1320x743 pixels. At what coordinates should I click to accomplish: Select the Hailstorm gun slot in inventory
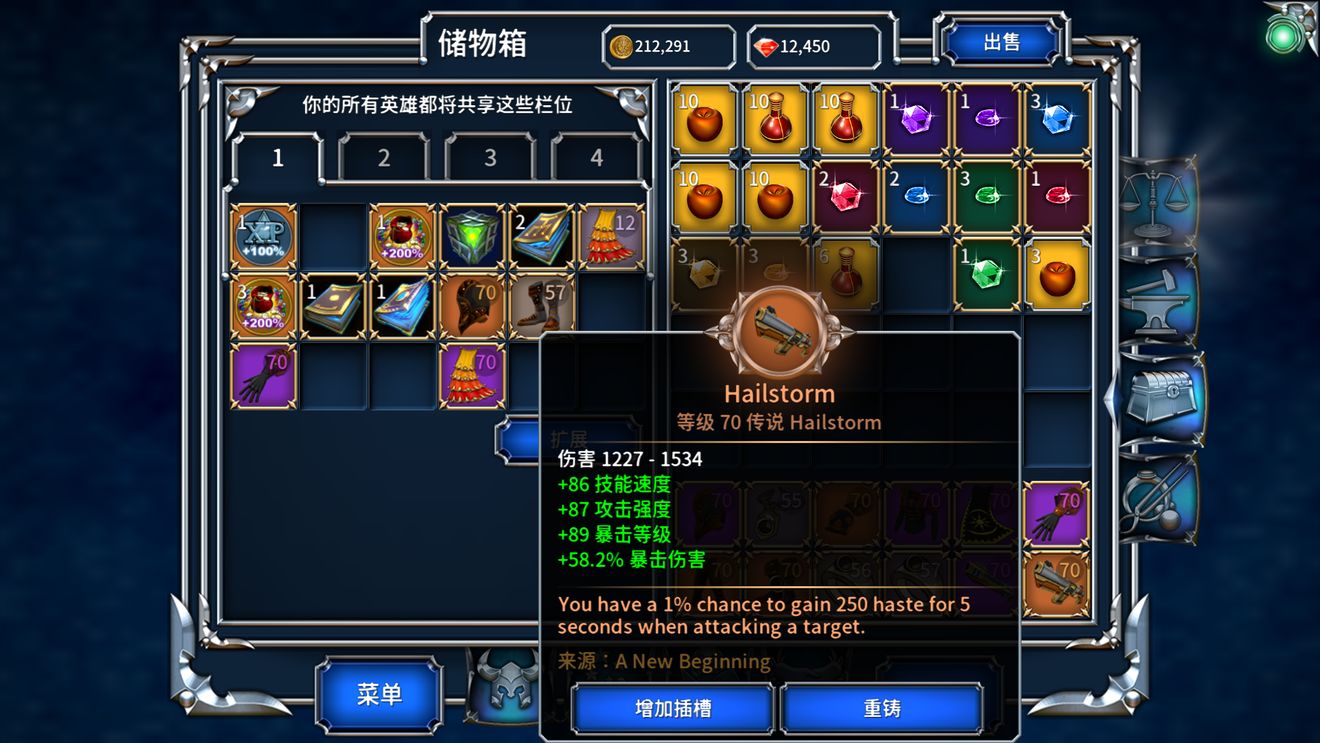click(1057, 584)
